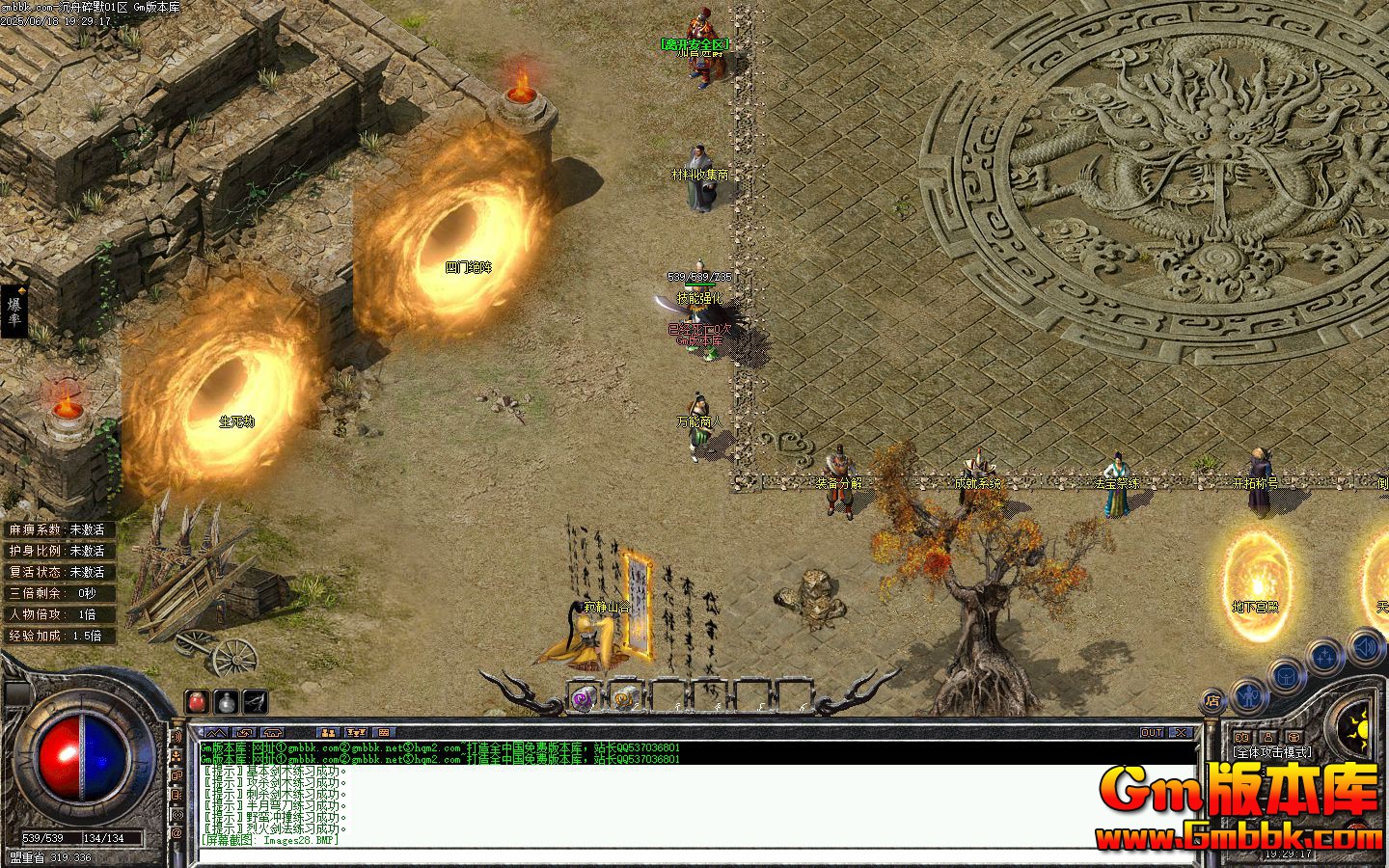Select the @ chat channel button

coord(177,832)
